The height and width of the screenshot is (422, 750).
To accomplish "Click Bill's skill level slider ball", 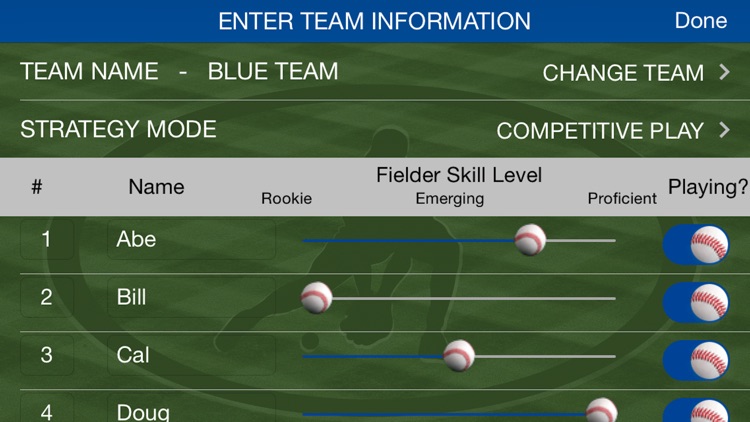I will [x=316, y=297].
